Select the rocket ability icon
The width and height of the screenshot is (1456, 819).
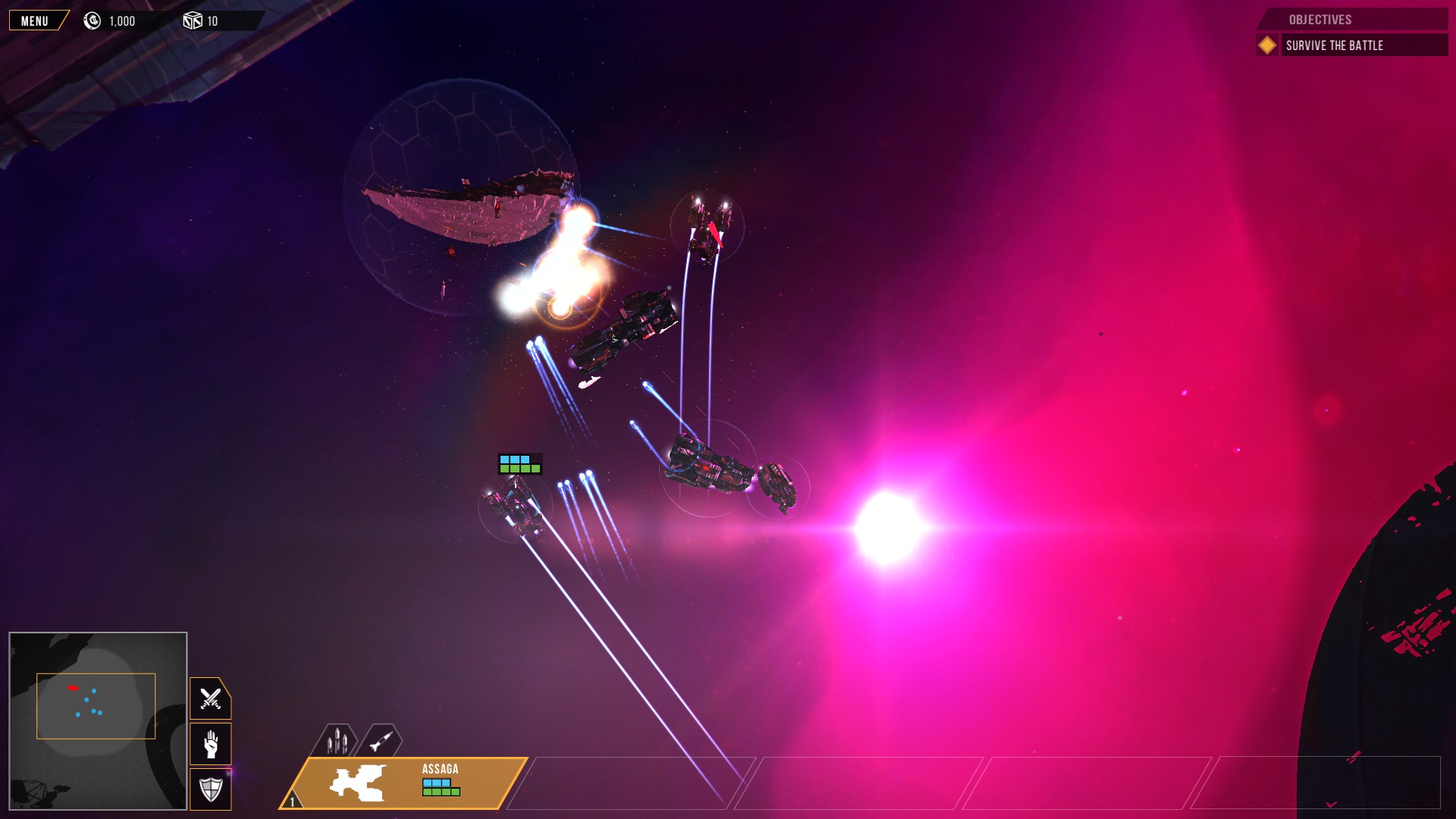(380, 740)
